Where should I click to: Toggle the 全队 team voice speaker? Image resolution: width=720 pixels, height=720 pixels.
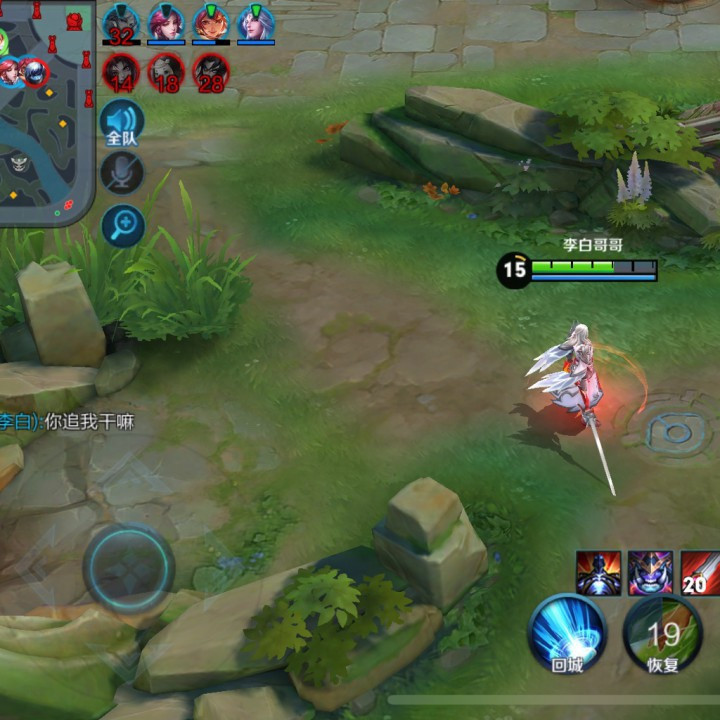(x=122, y=123)
